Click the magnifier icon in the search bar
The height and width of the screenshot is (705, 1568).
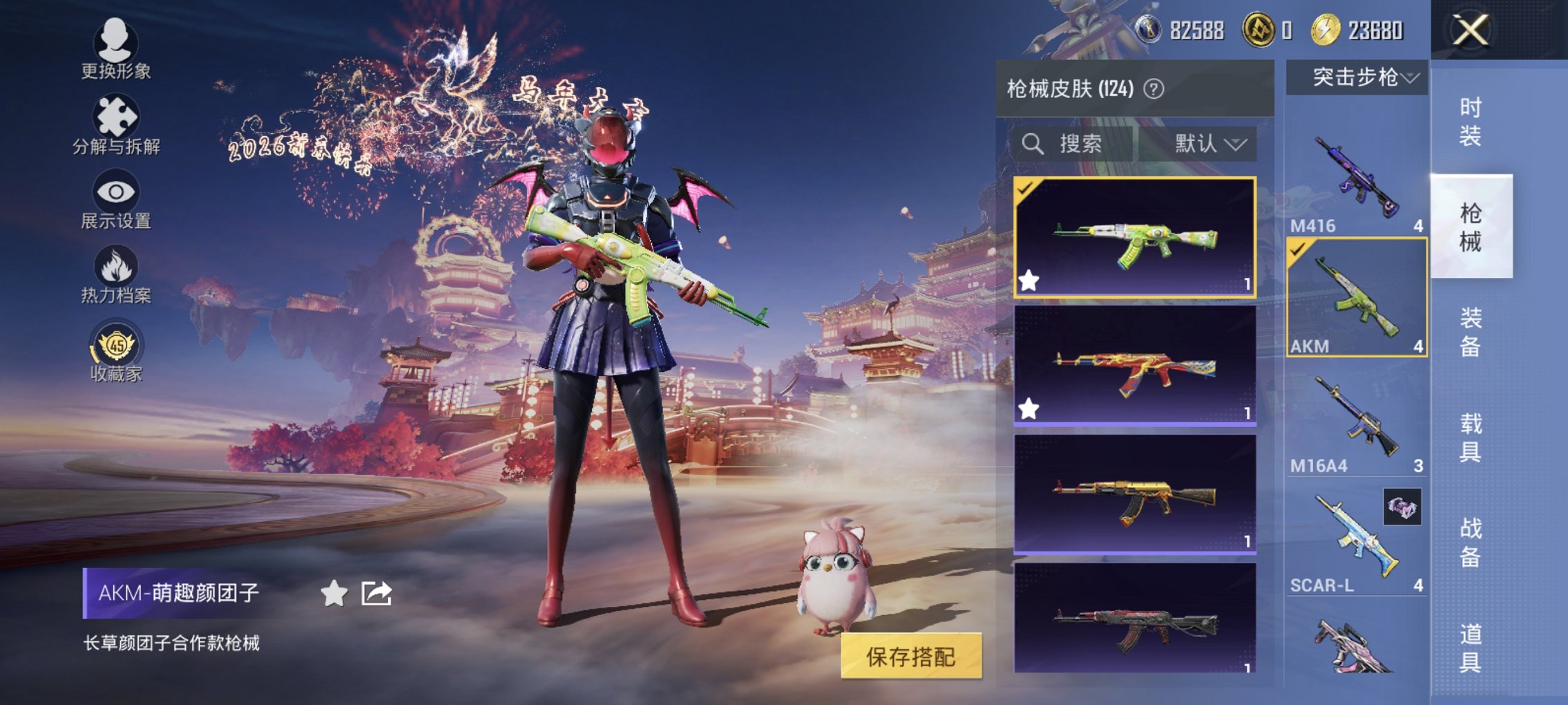point(1033,144)
